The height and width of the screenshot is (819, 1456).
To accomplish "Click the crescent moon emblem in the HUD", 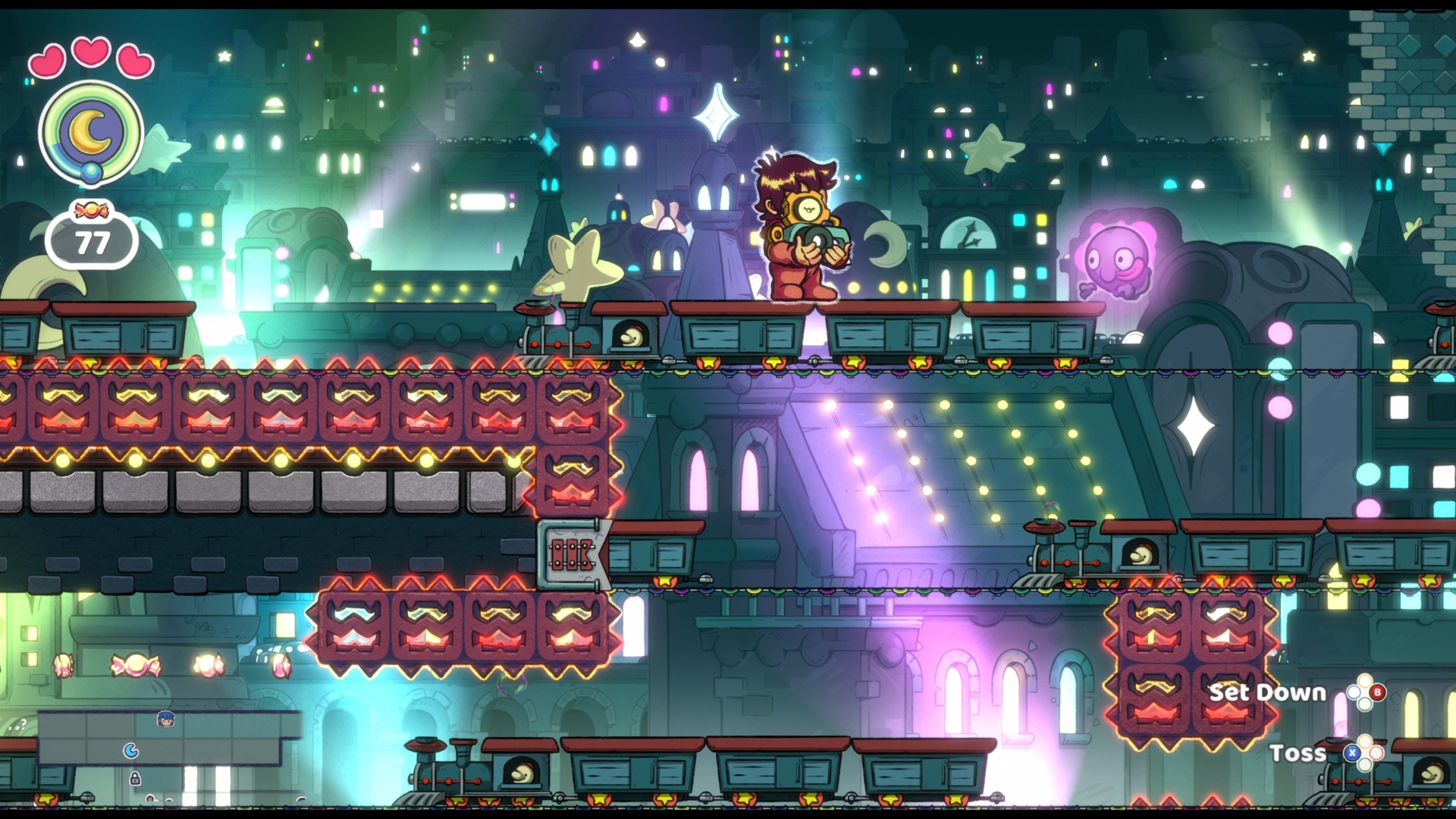I will coord(91,132).
